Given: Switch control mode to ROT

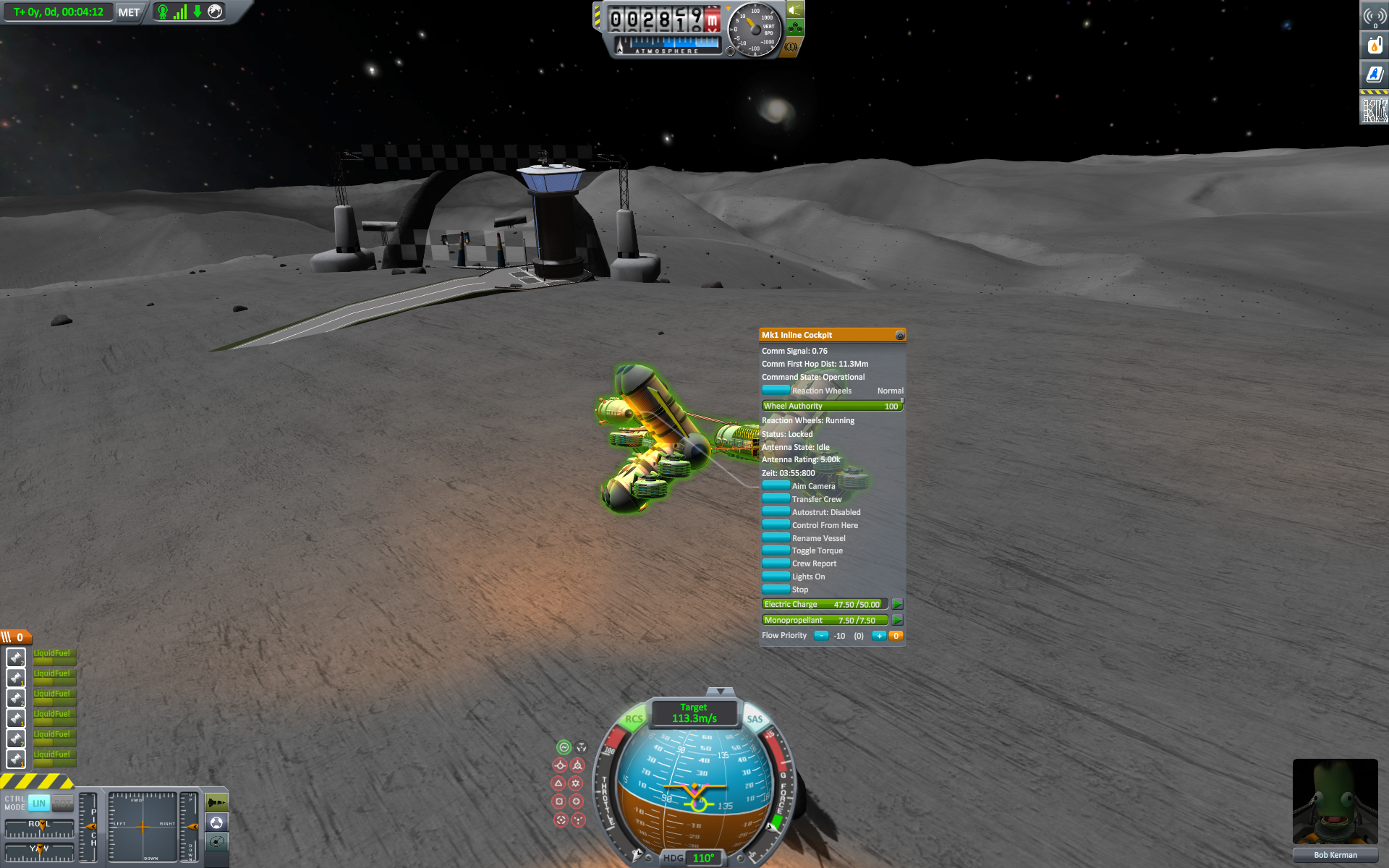Looking at the screenshot, I should [62, 803].
